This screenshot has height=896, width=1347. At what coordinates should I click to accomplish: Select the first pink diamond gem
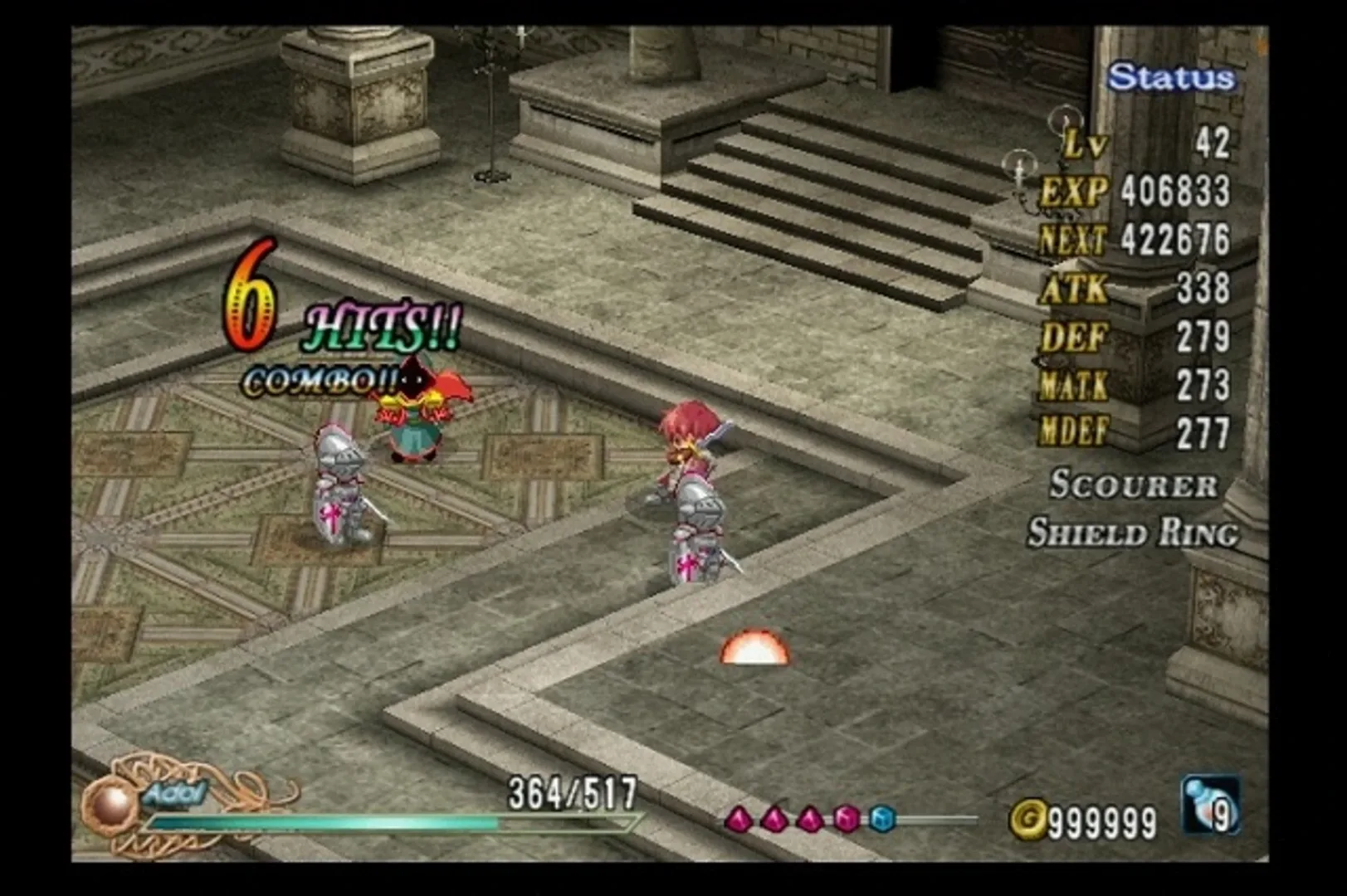[x=740, y=817]
